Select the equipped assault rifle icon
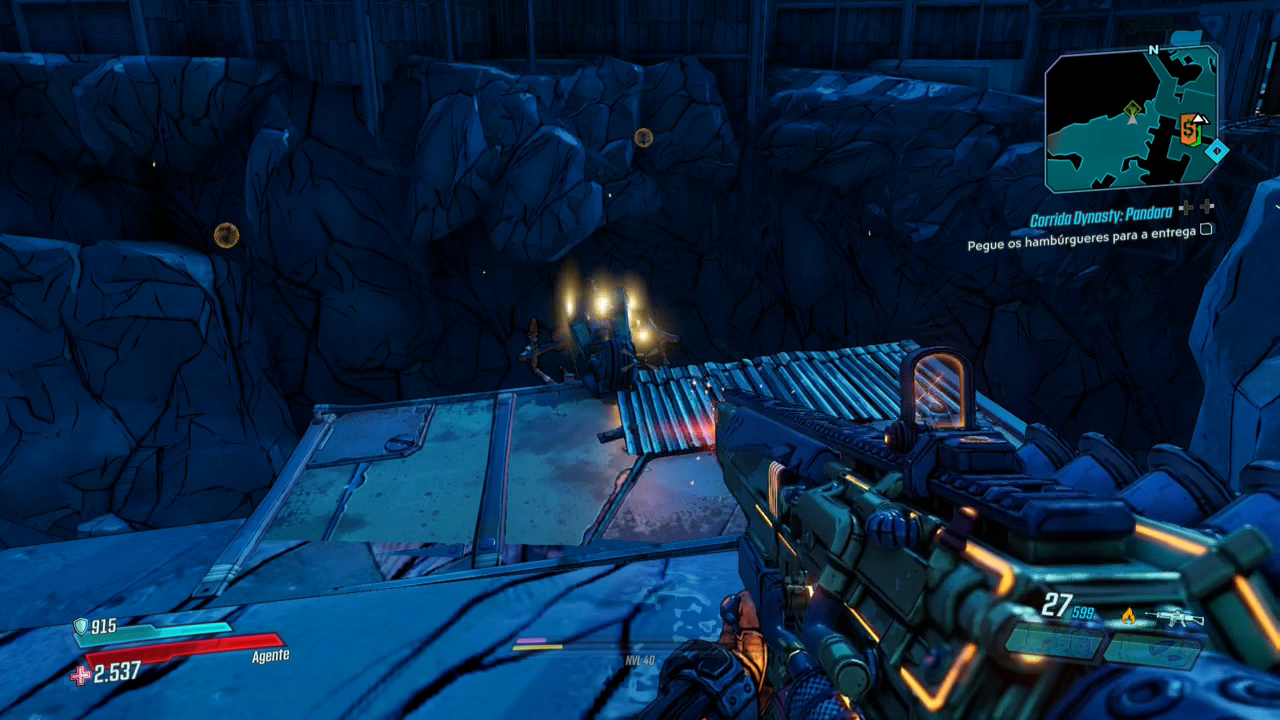1280x720 pixels. tap(1174, 617)
